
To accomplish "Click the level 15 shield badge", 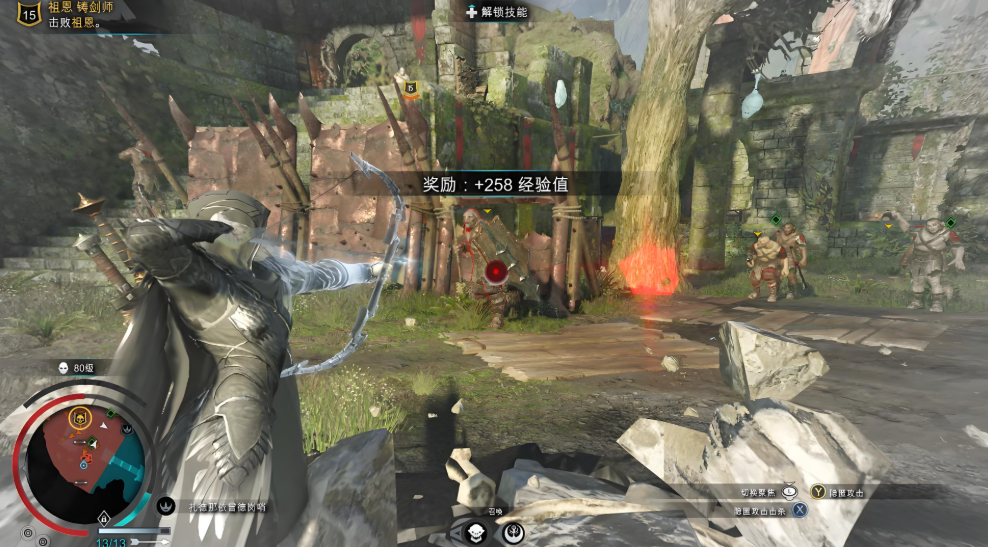I will (x=29, y=13).
